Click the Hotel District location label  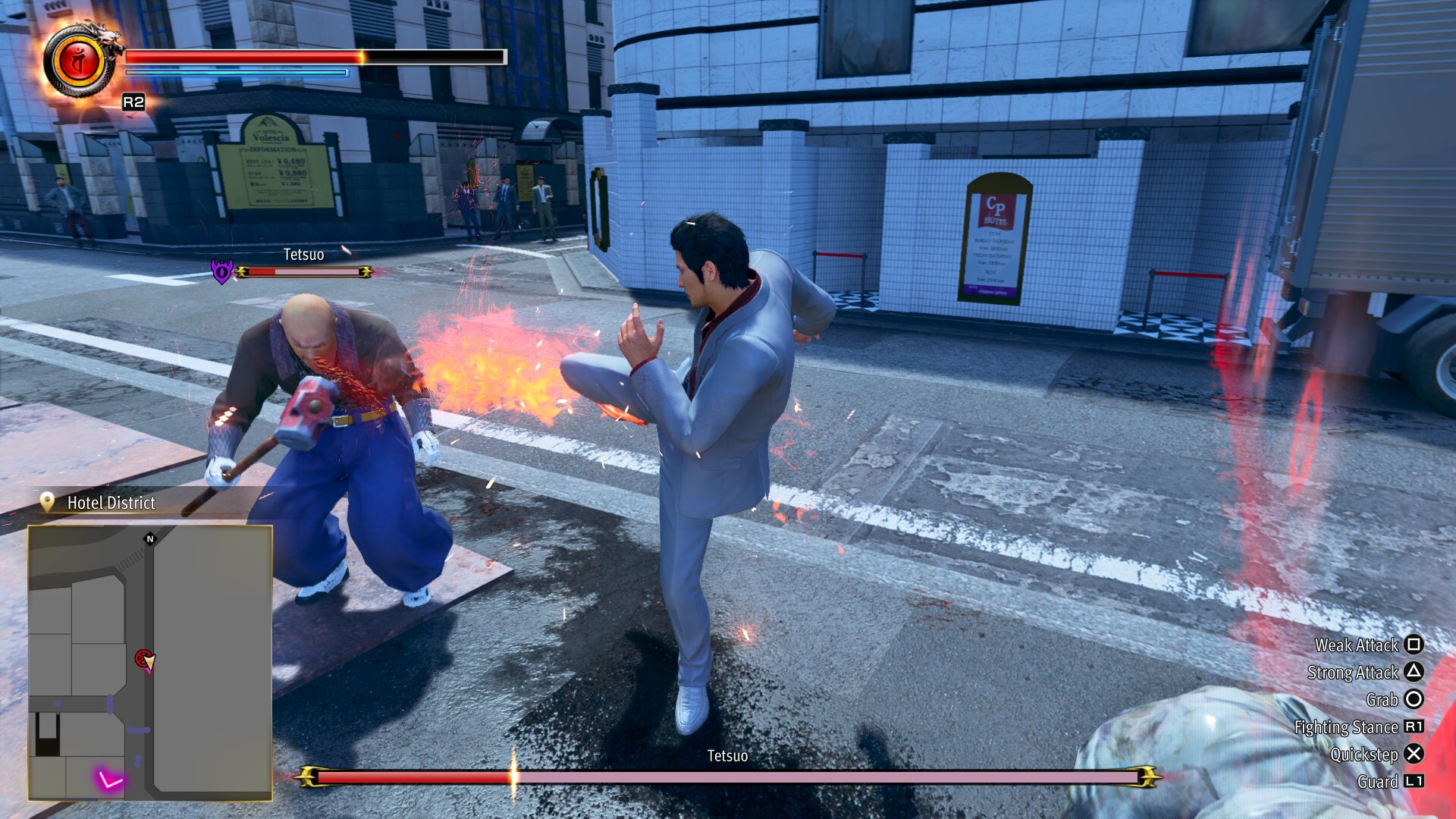(x=111, y=503)
